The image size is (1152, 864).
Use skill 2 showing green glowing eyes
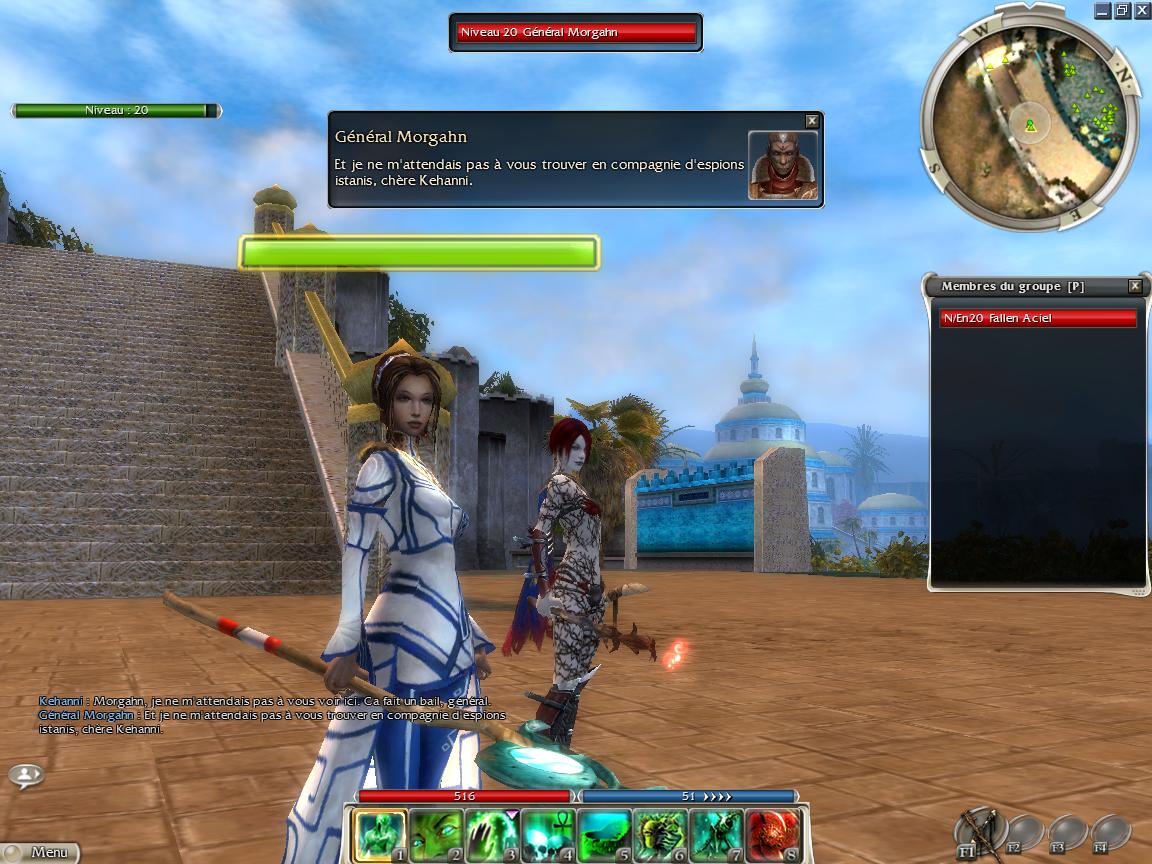pyautogui.click(x=436, y=835)
